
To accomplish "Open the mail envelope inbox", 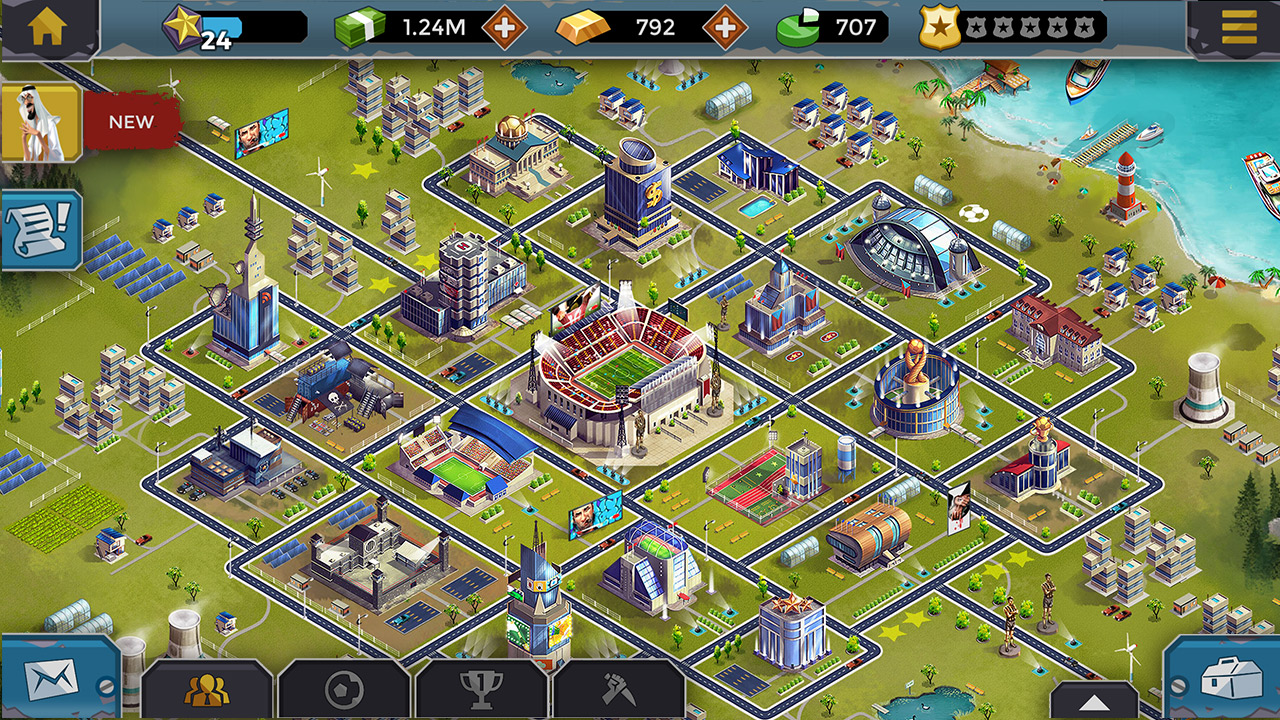I will [51, 681].
